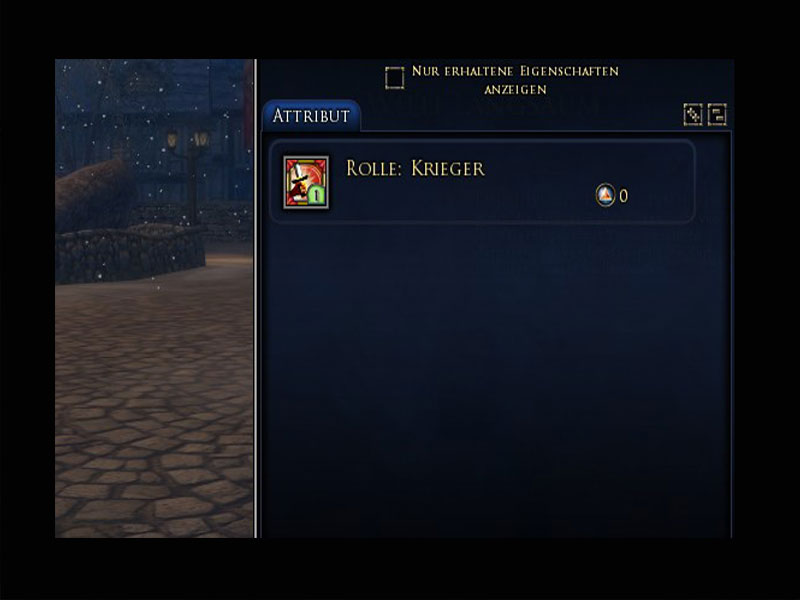The height and width of the screenshot is (600, 800).
Task: Click the staggered list layout view button
Action: [x=717, y=115]
